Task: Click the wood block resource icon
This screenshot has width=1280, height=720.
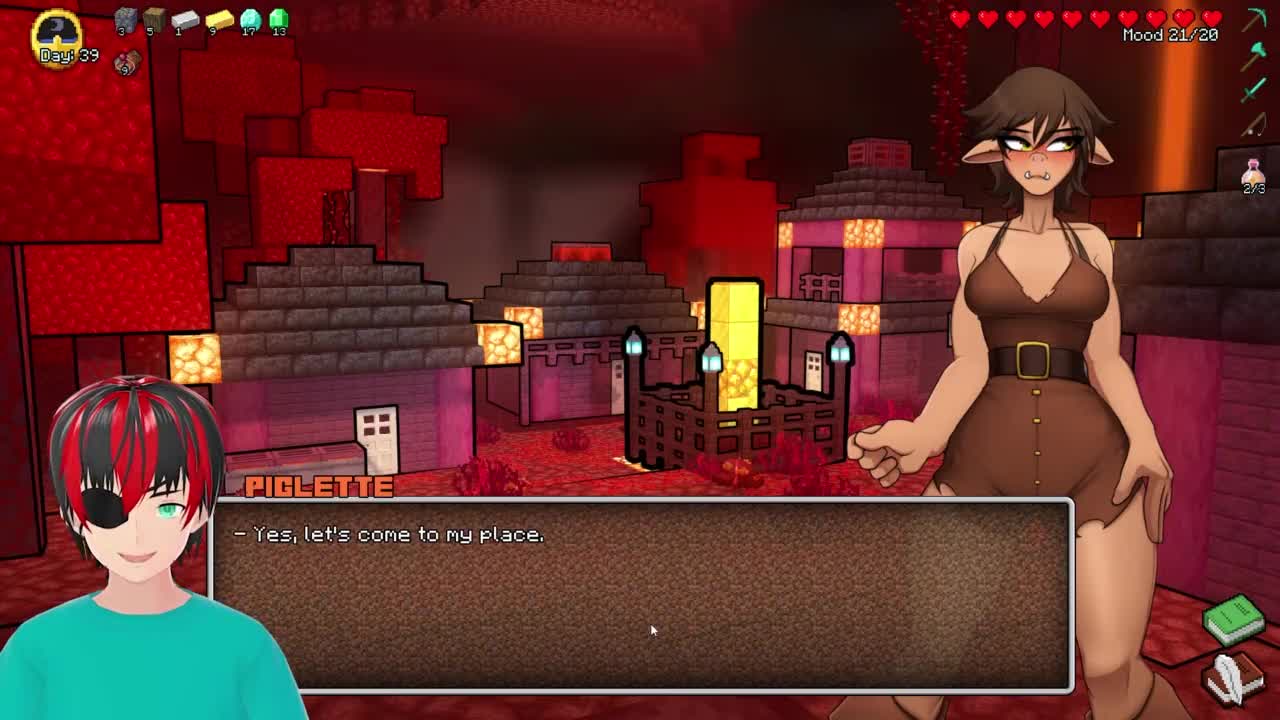Action: coord(154,19)
